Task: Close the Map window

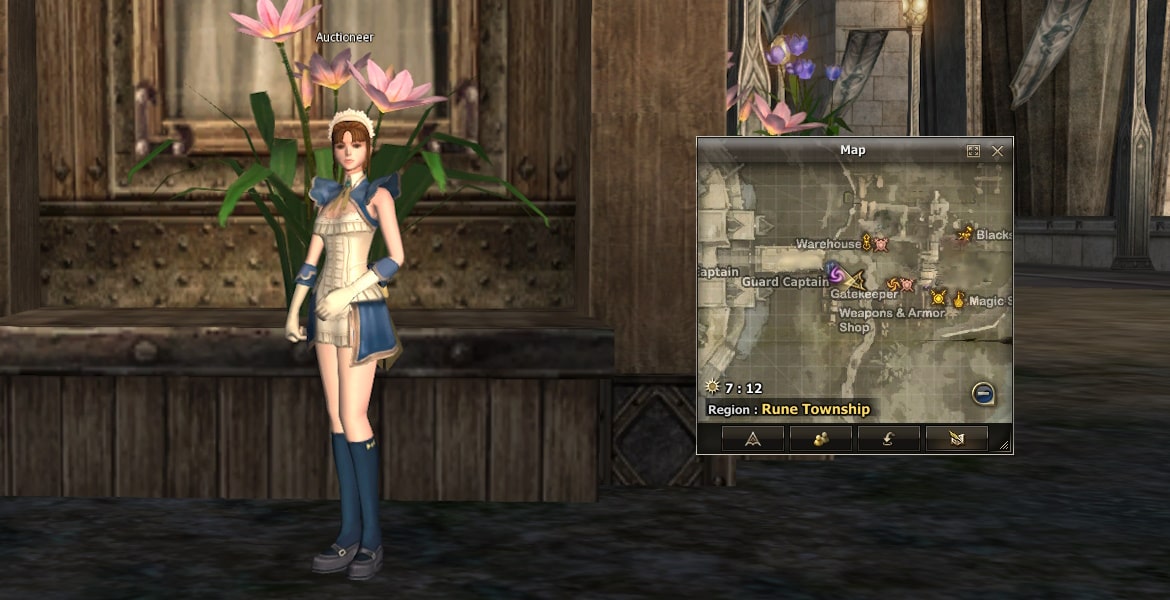Action: click(x=997, y=151)
